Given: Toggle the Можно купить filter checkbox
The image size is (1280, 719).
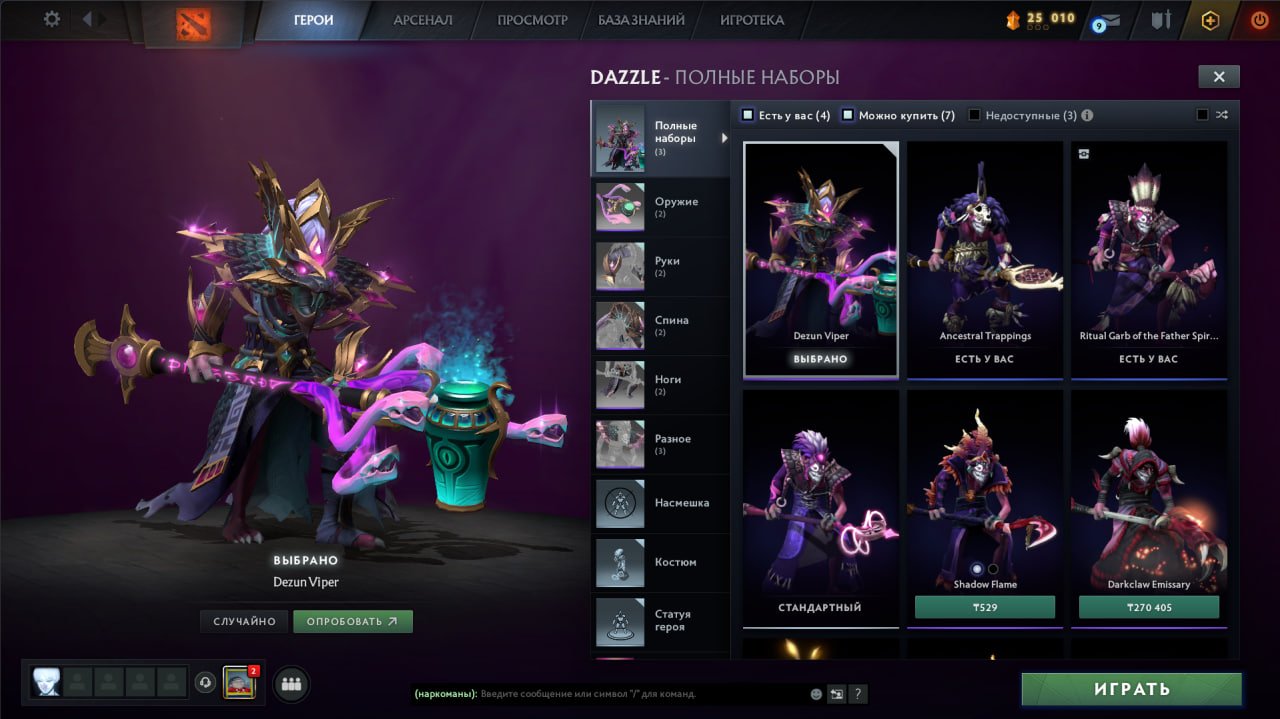Looking at the screenshot, I should click(848, 115).
